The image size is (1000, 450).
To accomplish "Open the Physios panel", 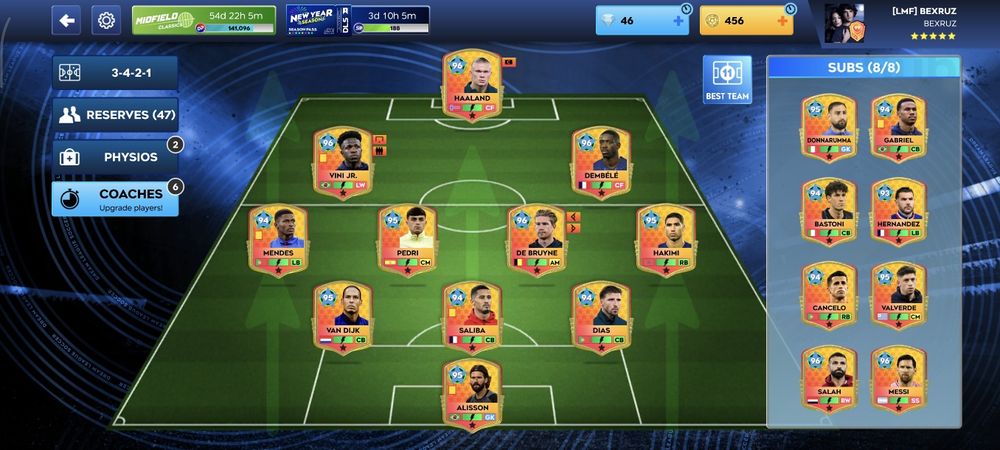I will click(115, 157).
